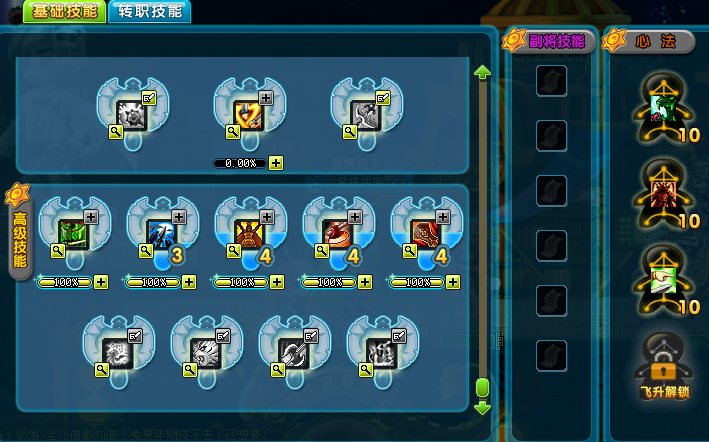Pick the red war drum skill icon
The height and width of the screenshot is (442, 709).
[336, 232]
